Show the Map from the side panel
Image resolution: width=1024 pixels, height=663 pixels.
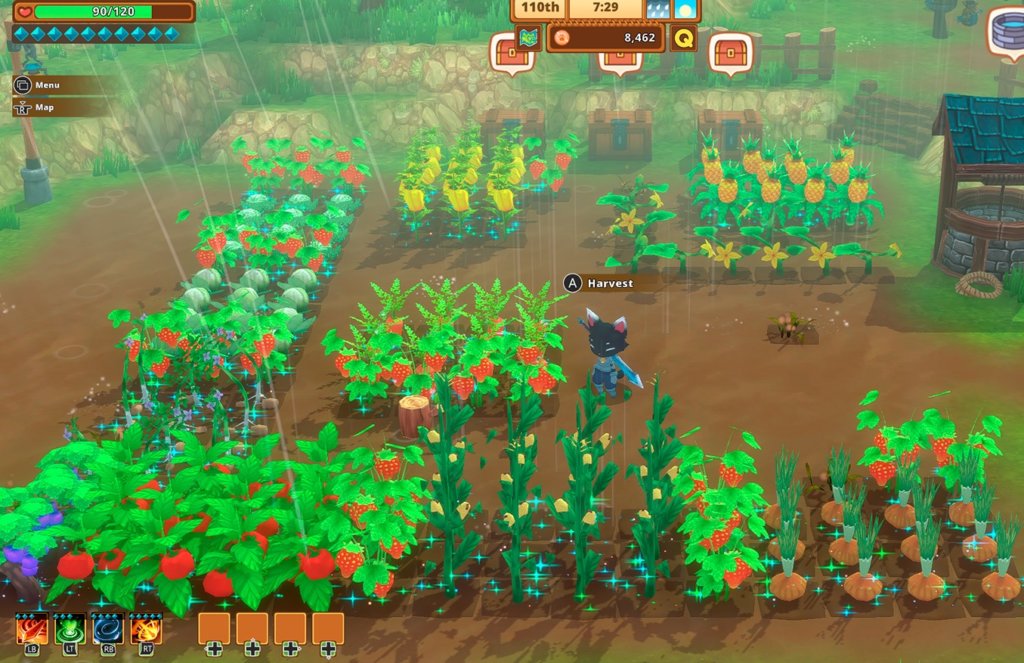click(x=46, y=108)
